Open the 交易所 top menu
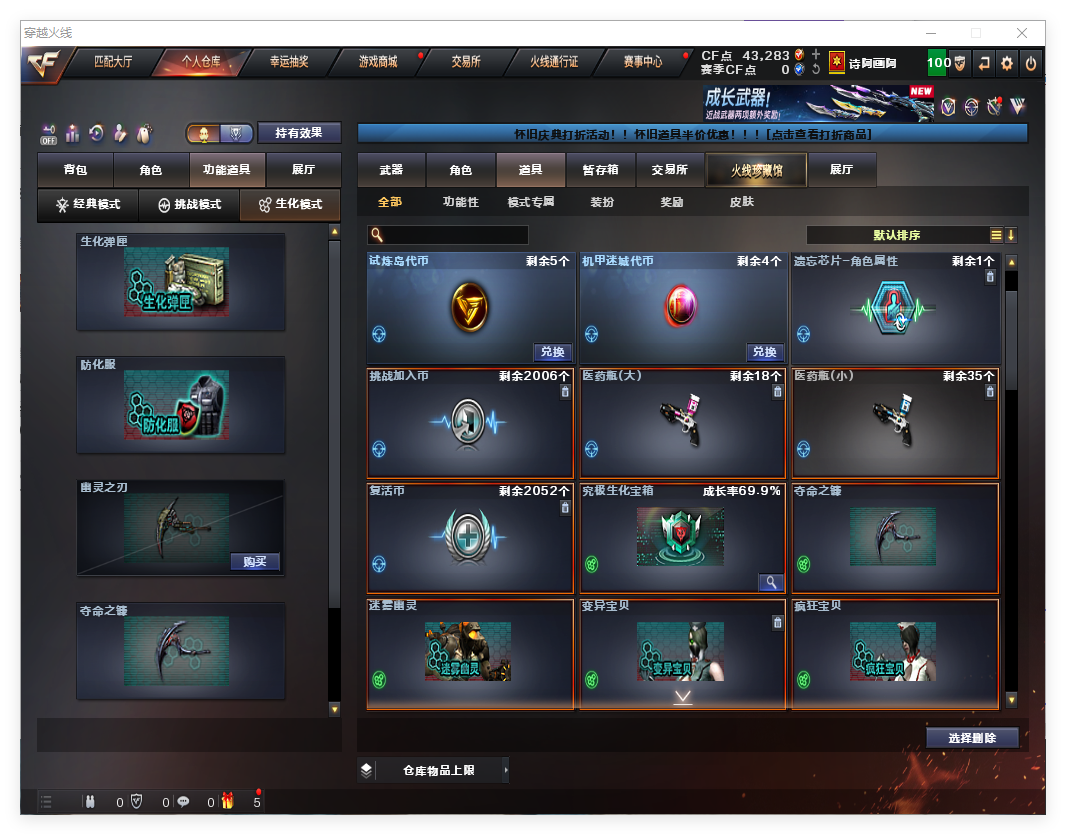Image resolution: width=1066 pixels, height=835 pixels. coord(466,62)
